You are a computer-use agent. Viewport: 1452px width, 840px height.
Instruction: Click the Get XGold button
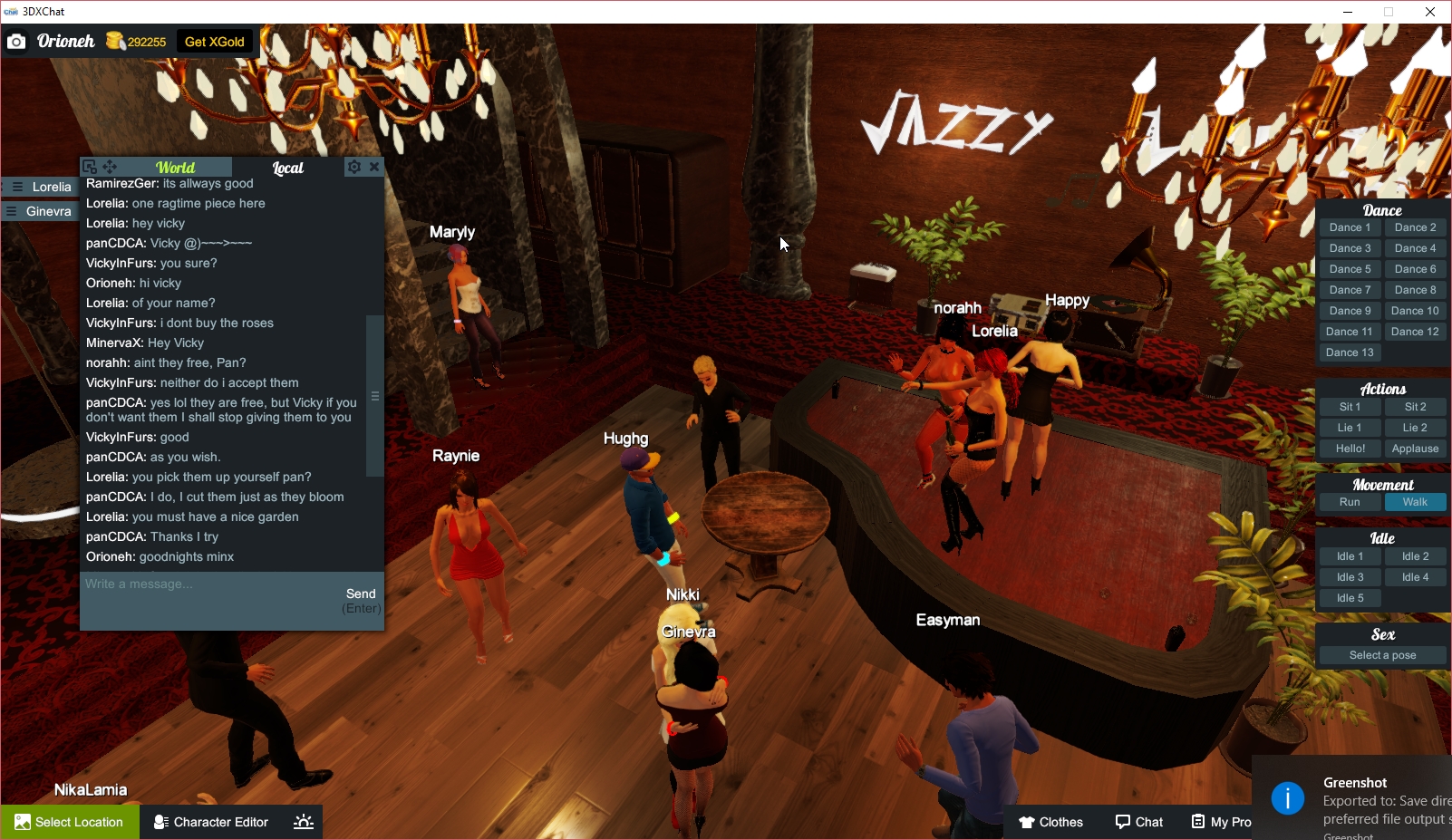pyautogui.click(x=215, y=42)
